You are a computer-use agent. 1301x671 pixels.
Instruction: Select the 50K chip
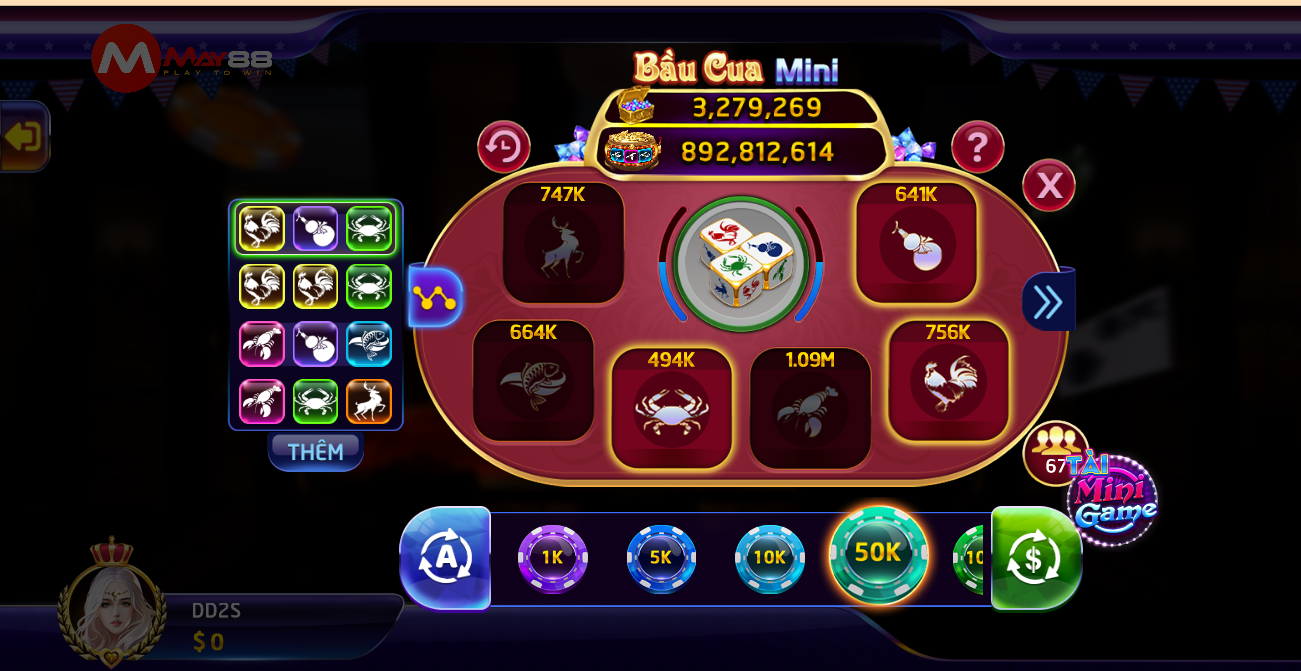point(878,554)
